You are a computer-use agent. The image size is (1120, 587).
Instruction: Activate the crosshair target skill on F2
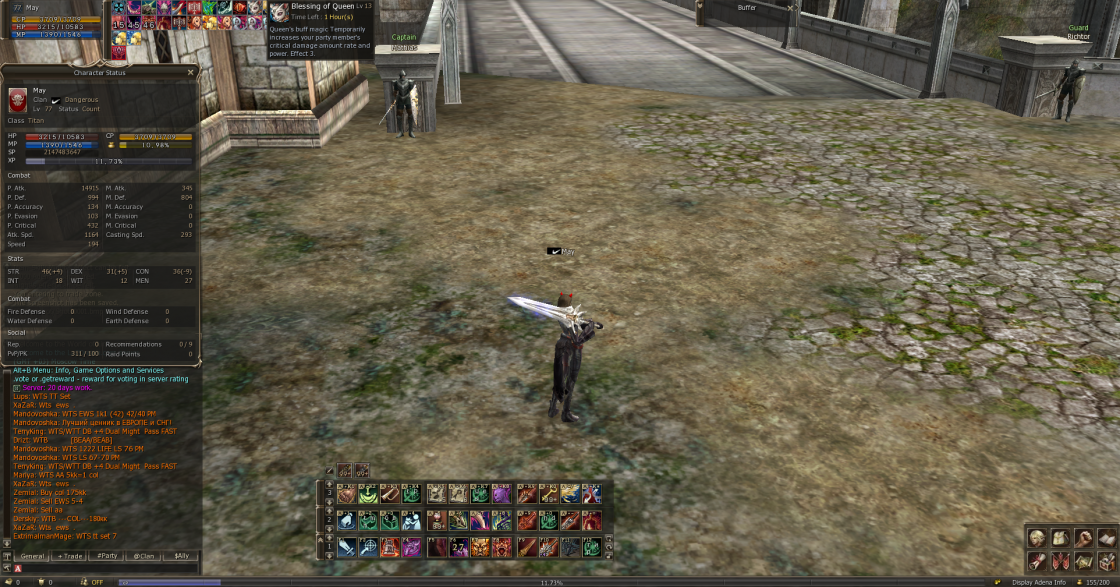pyautogui.click(x=368, y=547)
